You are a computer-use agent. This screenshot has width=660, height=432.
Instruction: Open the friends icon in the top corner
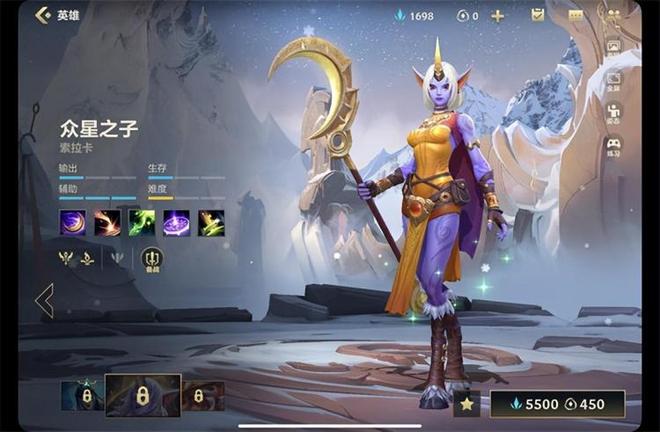tap(612, 14)
